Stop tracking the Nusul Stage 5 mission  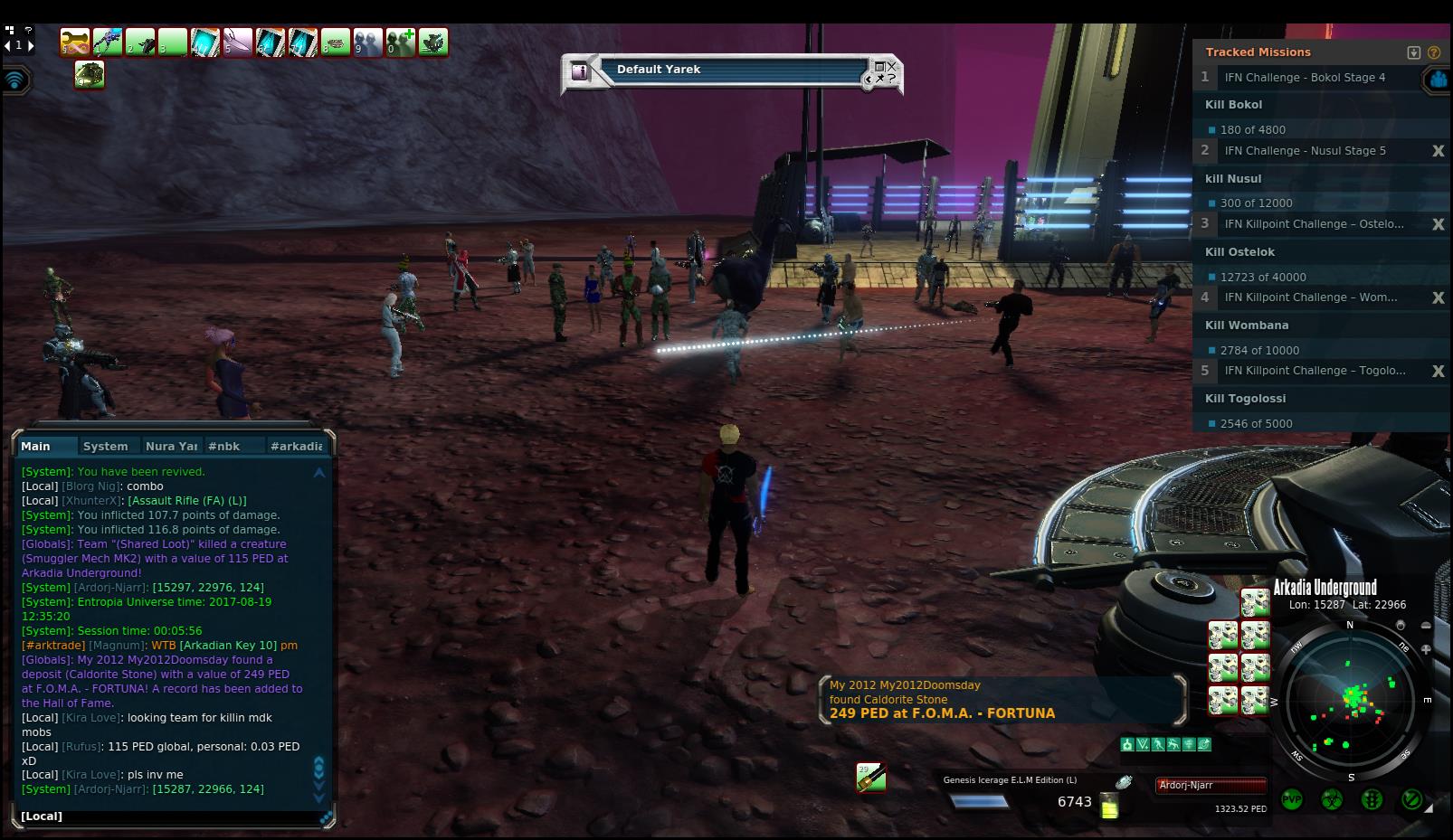point(1438,151)
